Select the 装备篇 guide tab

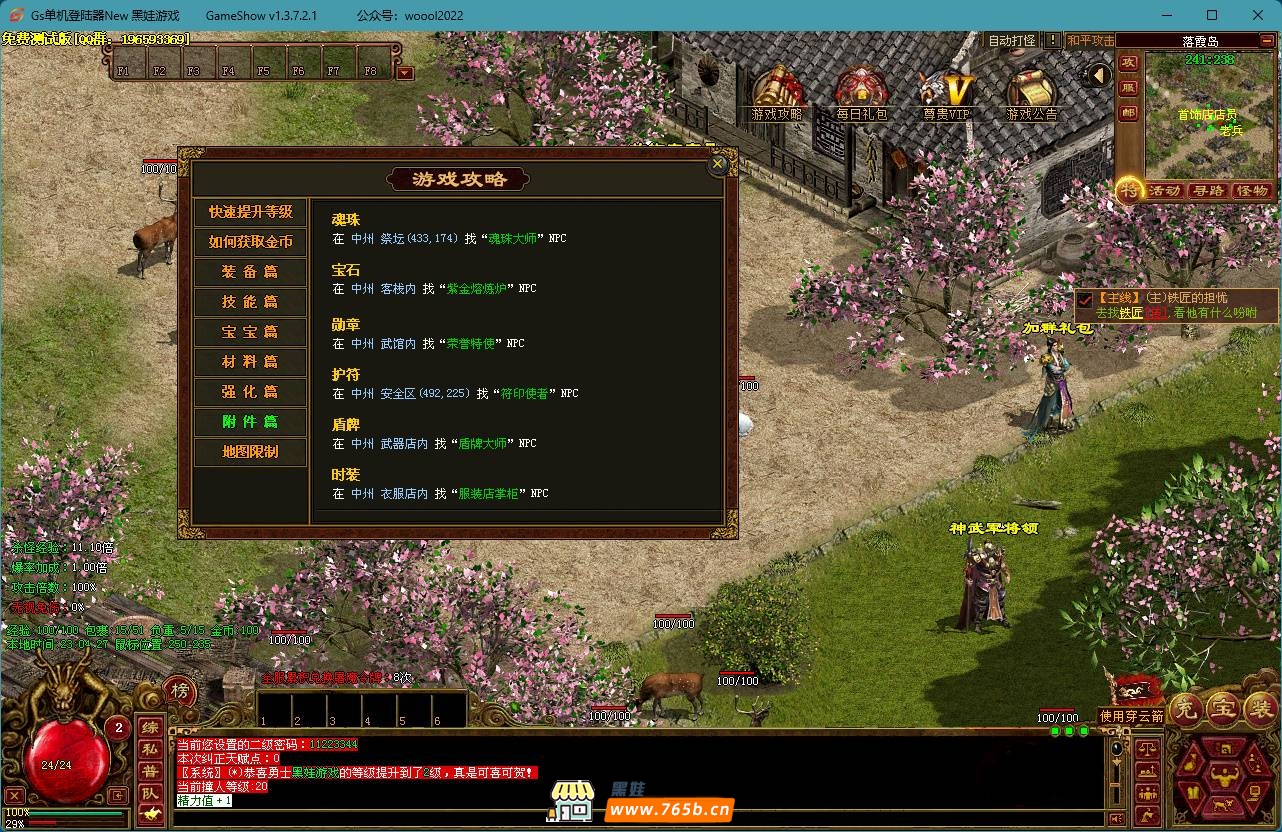point(251,272)
